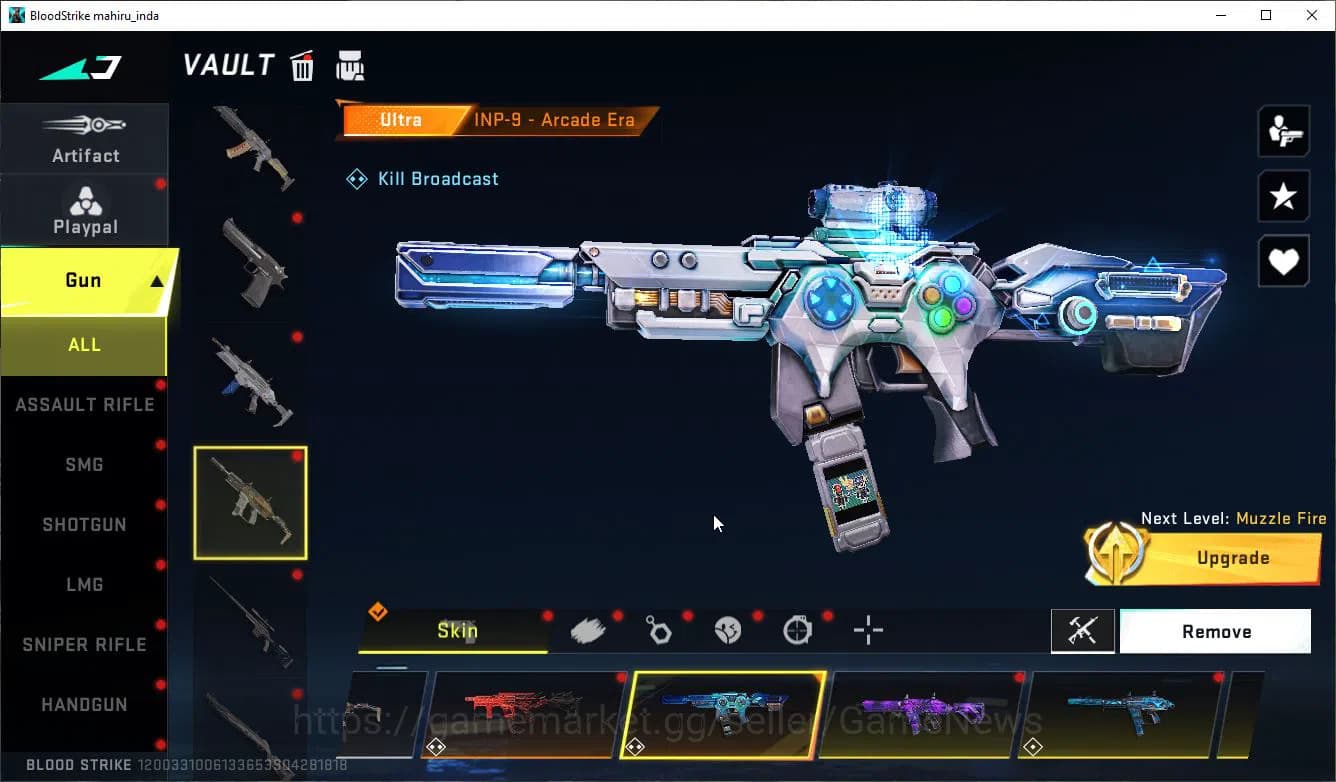Filter vault by Handgun
The height and width of the screenshot is (782, 1336).
coord(84,705)
